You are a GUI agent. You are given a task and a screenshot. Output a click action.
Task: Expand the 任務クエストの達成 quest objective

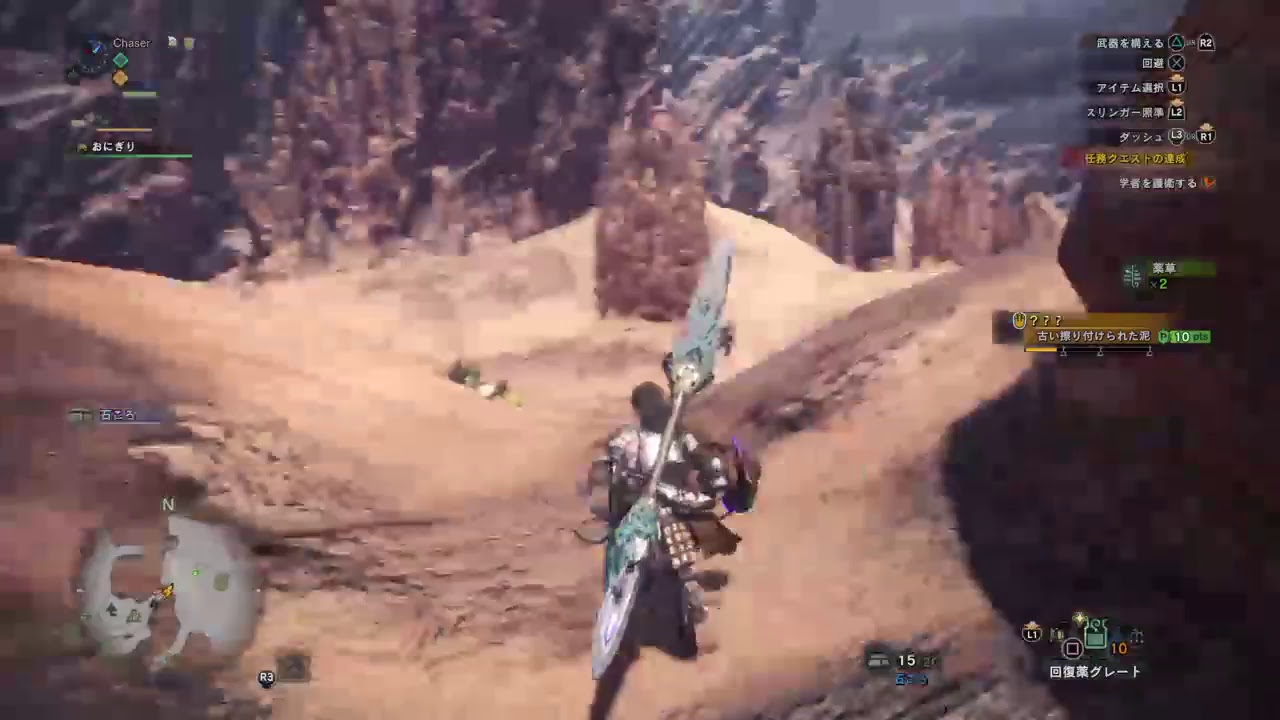point(1138,158)
